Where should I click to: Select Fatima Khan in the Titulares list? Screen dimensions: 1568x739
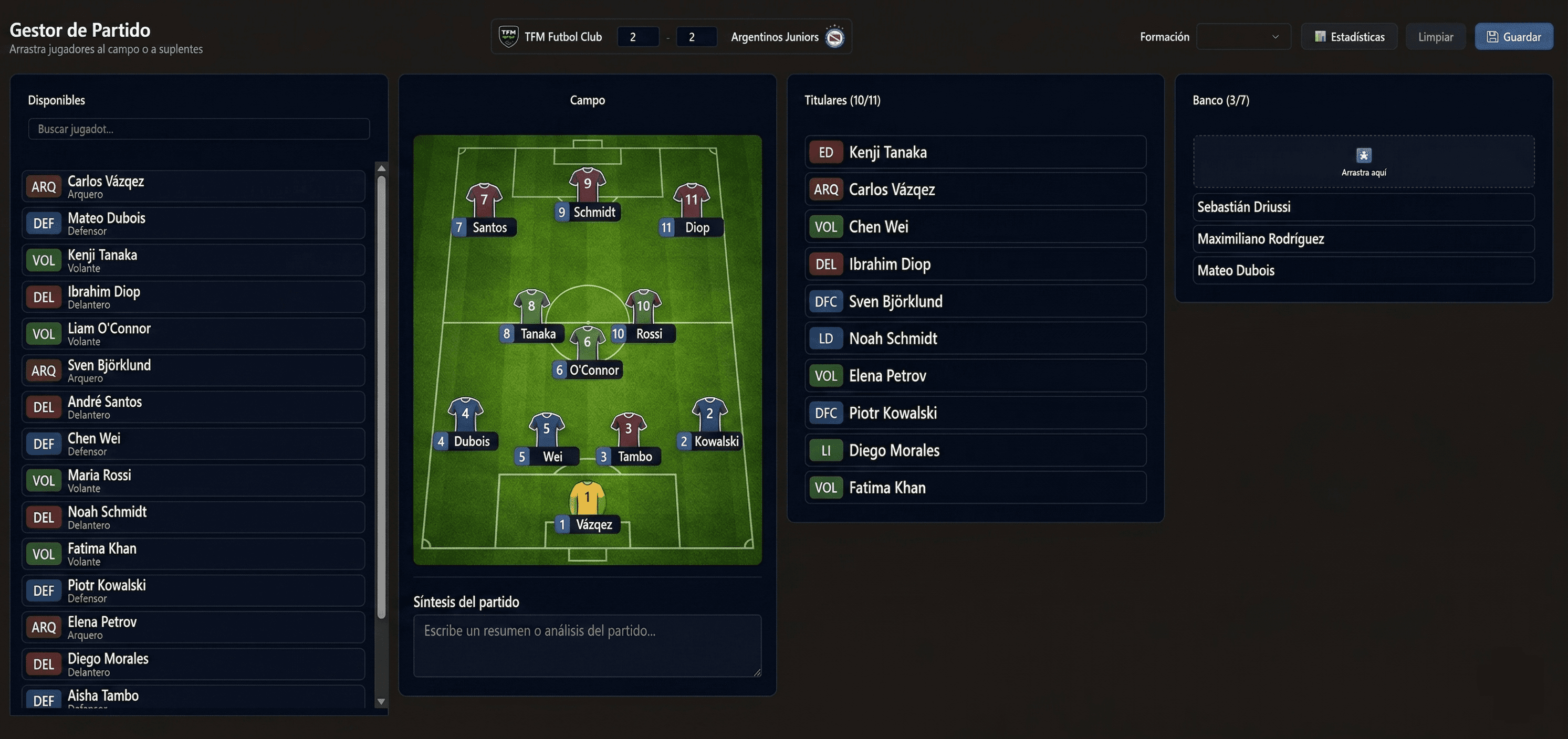[975, 487]
